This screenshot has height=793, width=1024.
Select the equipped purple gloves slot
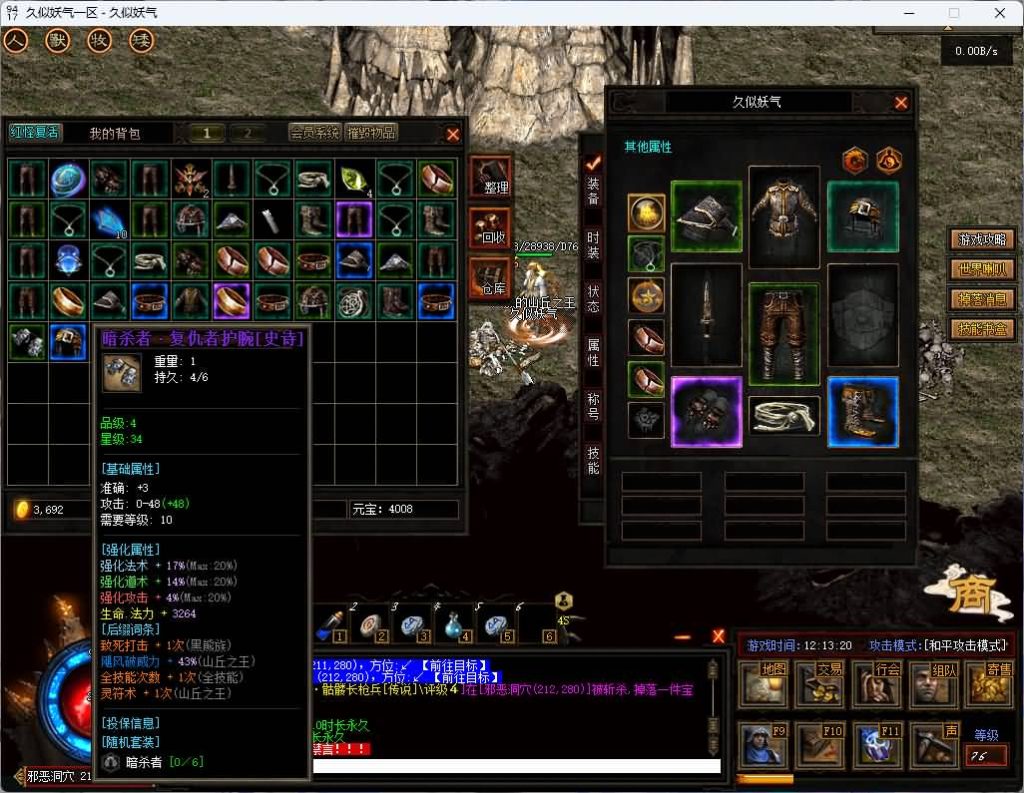pos(706,412)
